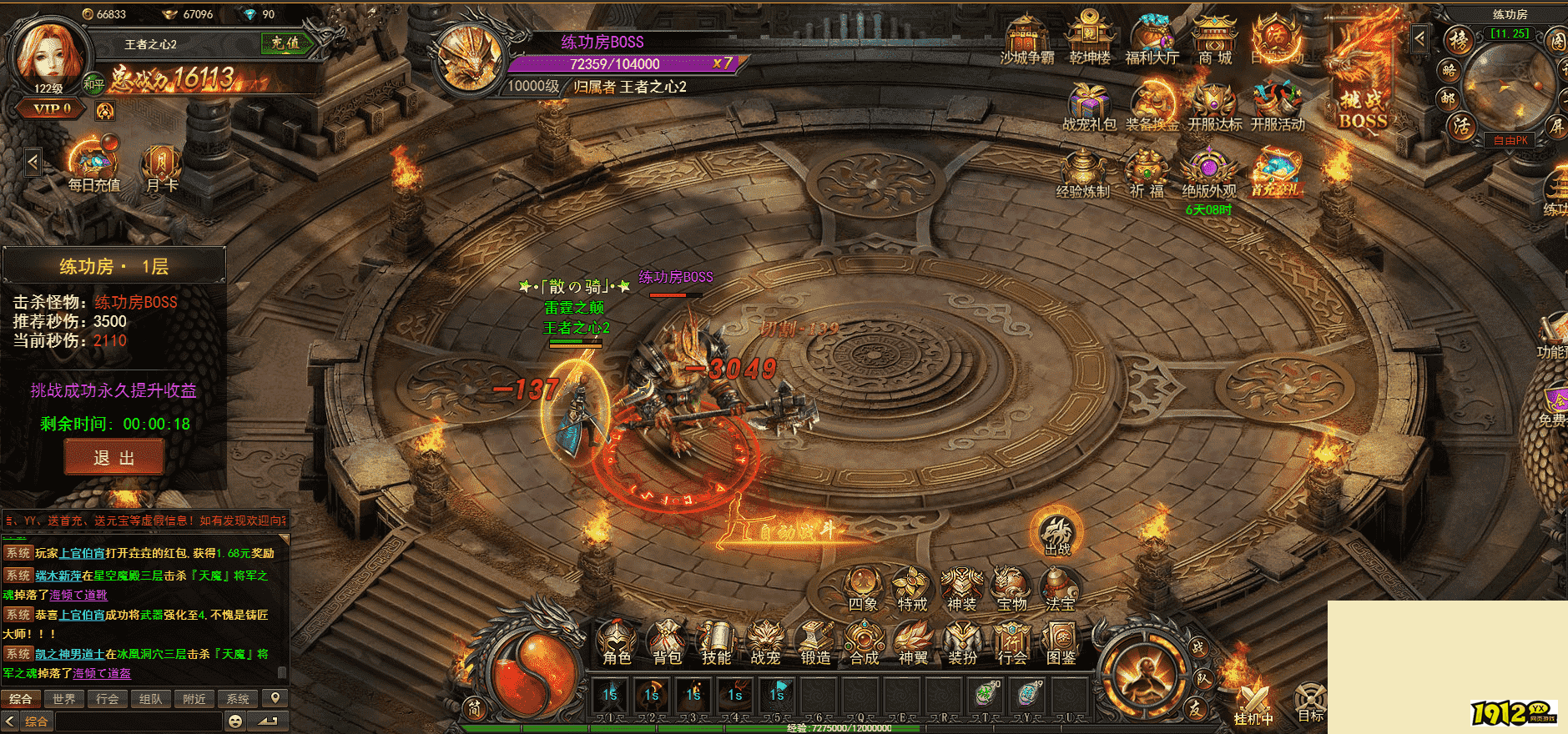Open the 背包 bag inventory
1568x734 pixels.
click(667, 642)
